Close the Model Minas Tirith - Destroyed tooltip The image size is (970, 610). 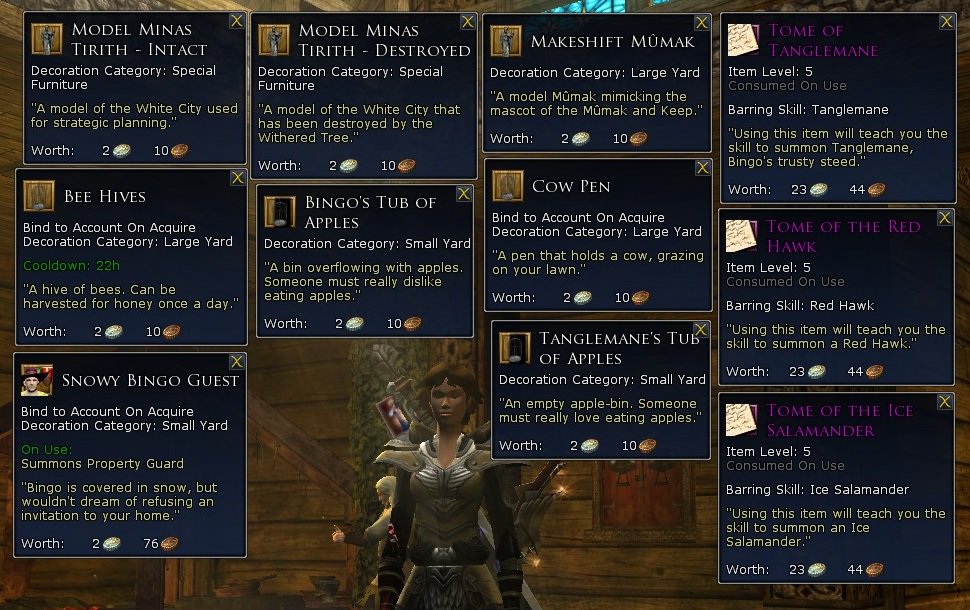pos(467,21)
